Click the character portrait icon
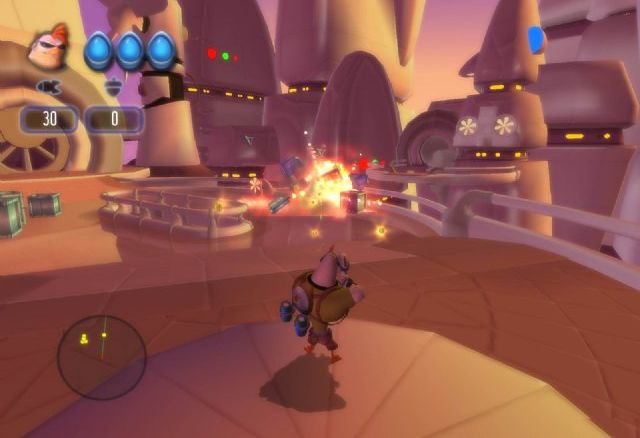Image resolution: width=640 pixels, height=438 pixels. pyautogui.click(x=49, y=48)
